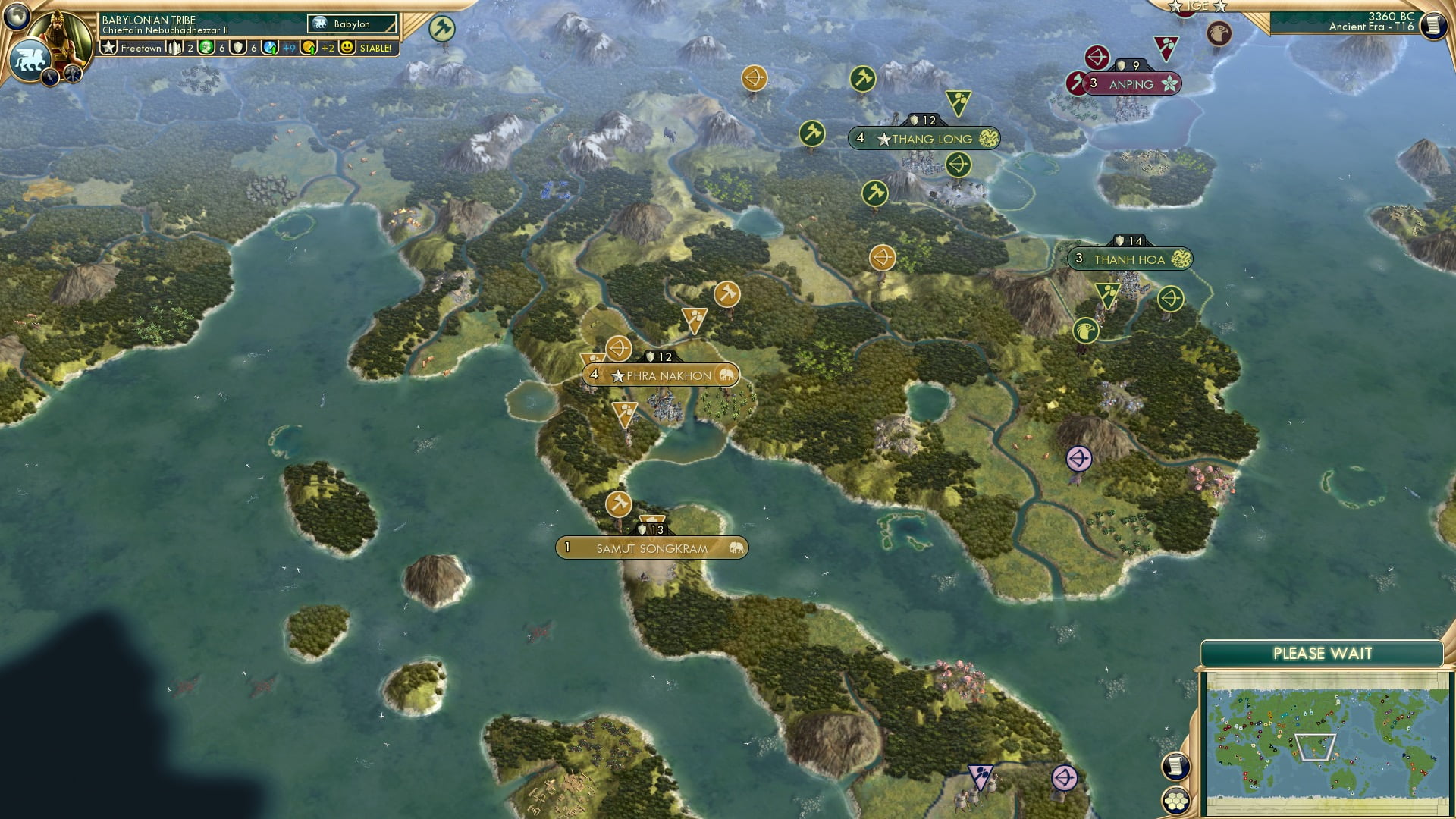The width and height of the screenshot is (1456, 819).
Task: Click the Freetown city name label
Action: pos(140,47)
